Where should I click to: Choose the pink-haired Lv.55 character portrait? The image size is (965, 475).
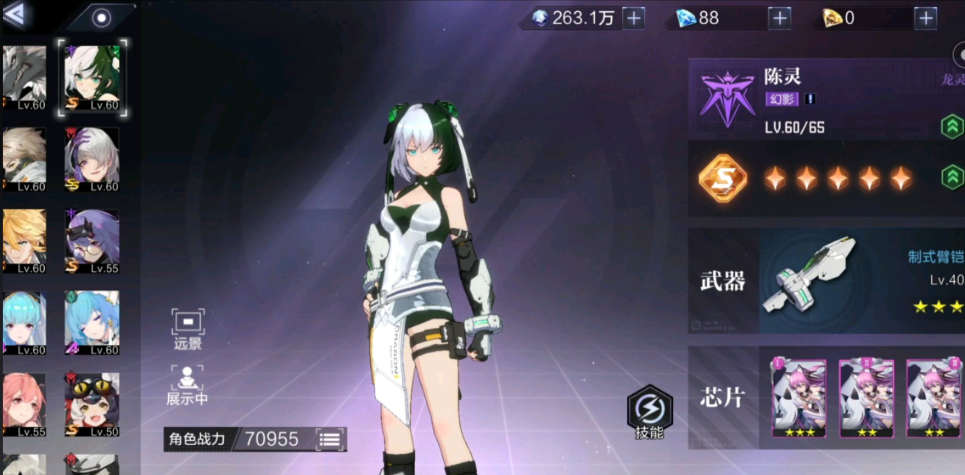pos(24,405)
